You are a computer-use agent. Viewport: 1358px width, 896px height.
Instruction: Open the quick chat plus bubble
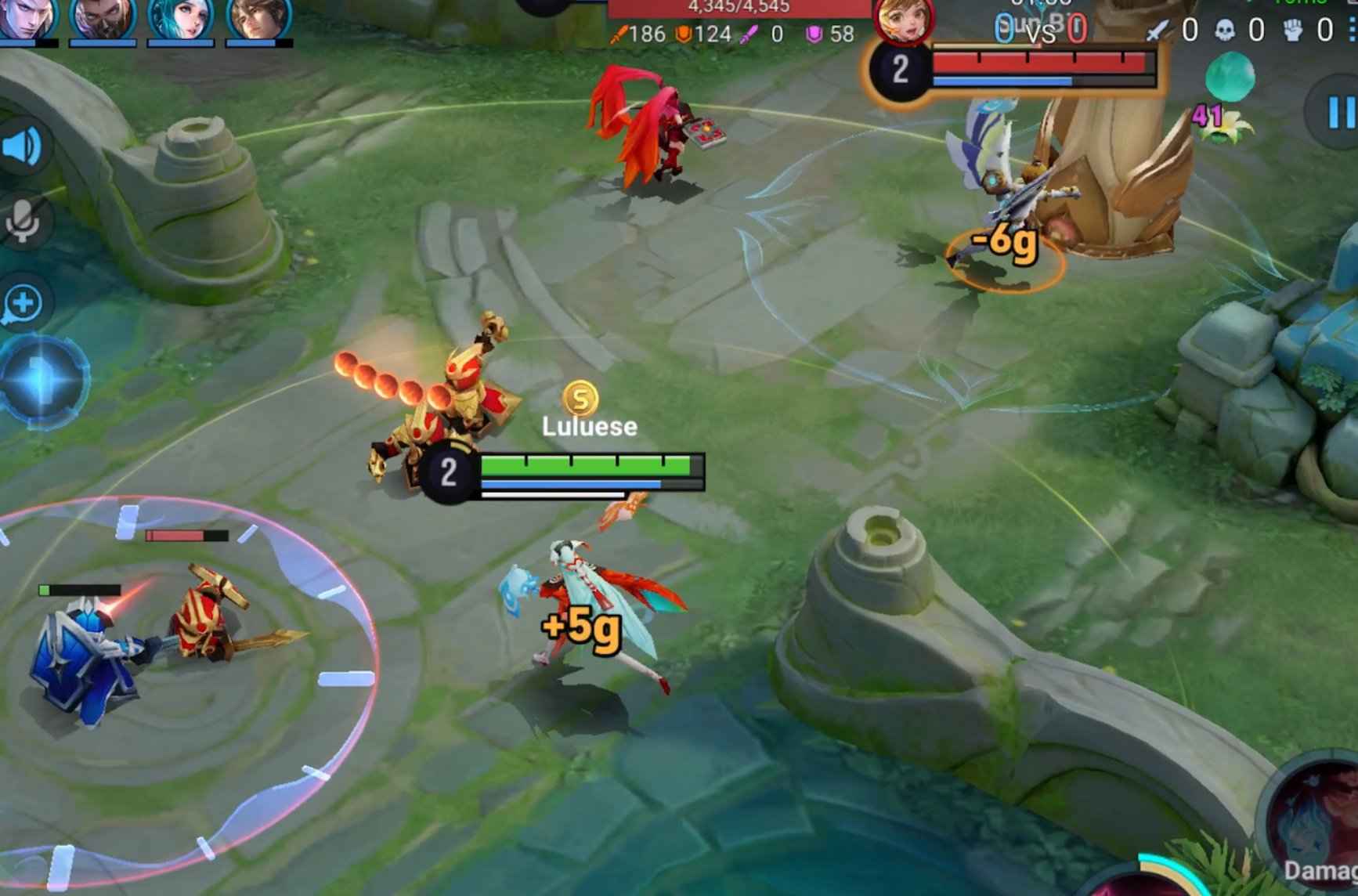23,304
